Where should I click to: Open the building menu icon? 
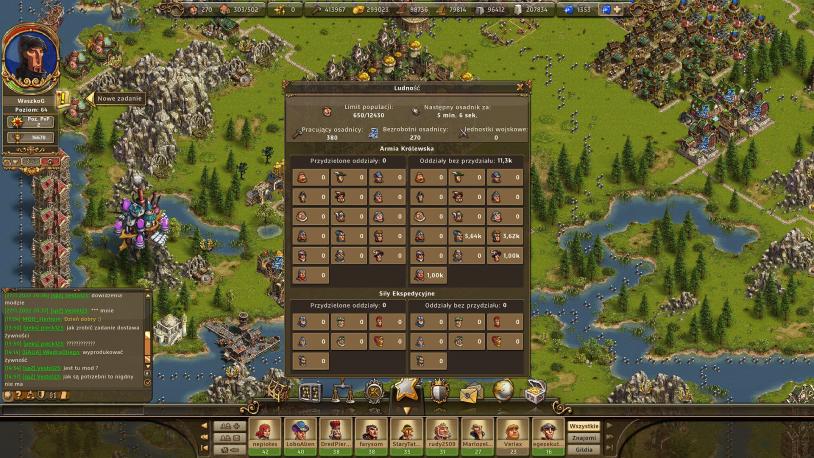(x=310, y=391)
